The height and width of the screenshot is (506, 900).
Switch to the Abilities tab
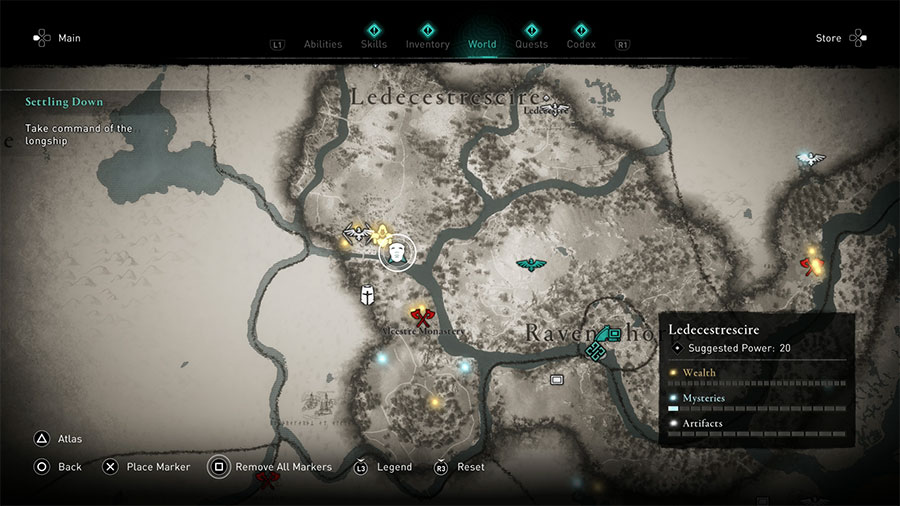pyautogui.click(x=322, y=44)
